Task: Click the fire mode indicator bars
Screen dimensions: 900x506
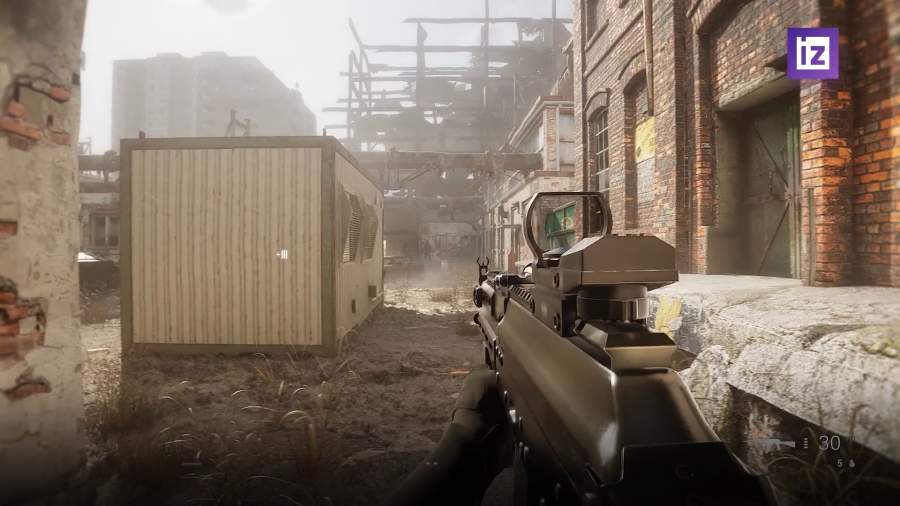Action: [x=806, y=443]
